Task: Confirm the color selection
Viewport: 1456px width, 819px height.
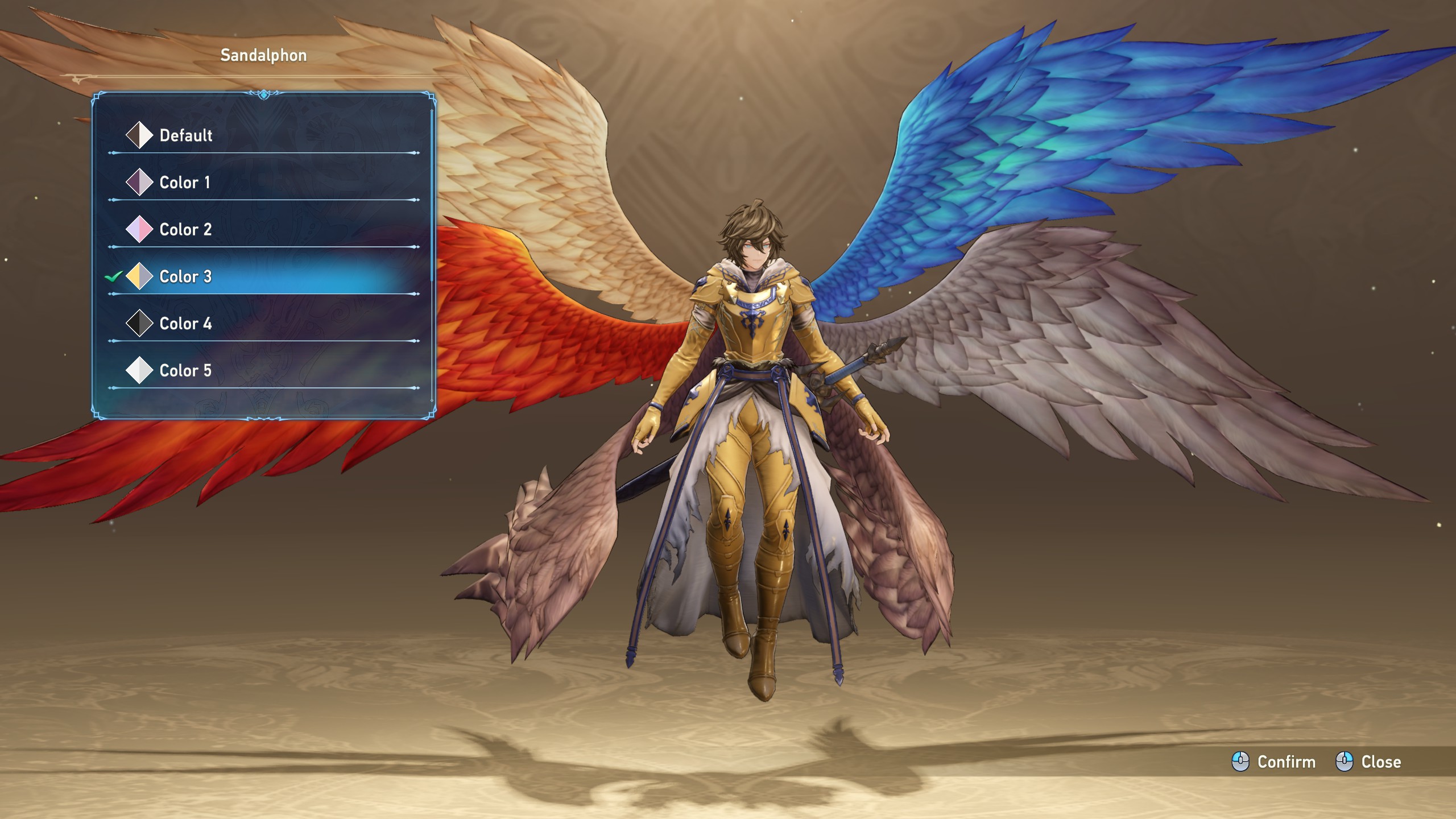Action: [1274, 762]
